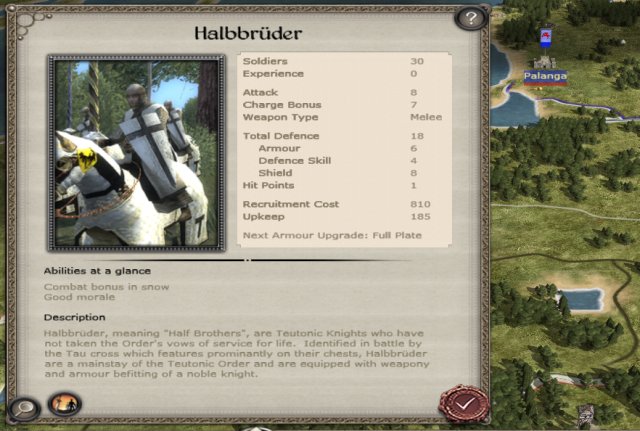The height and width of the screenshot is (431, 640).
Task: Open the sunset silhouette unit view button
Action: 63,403
